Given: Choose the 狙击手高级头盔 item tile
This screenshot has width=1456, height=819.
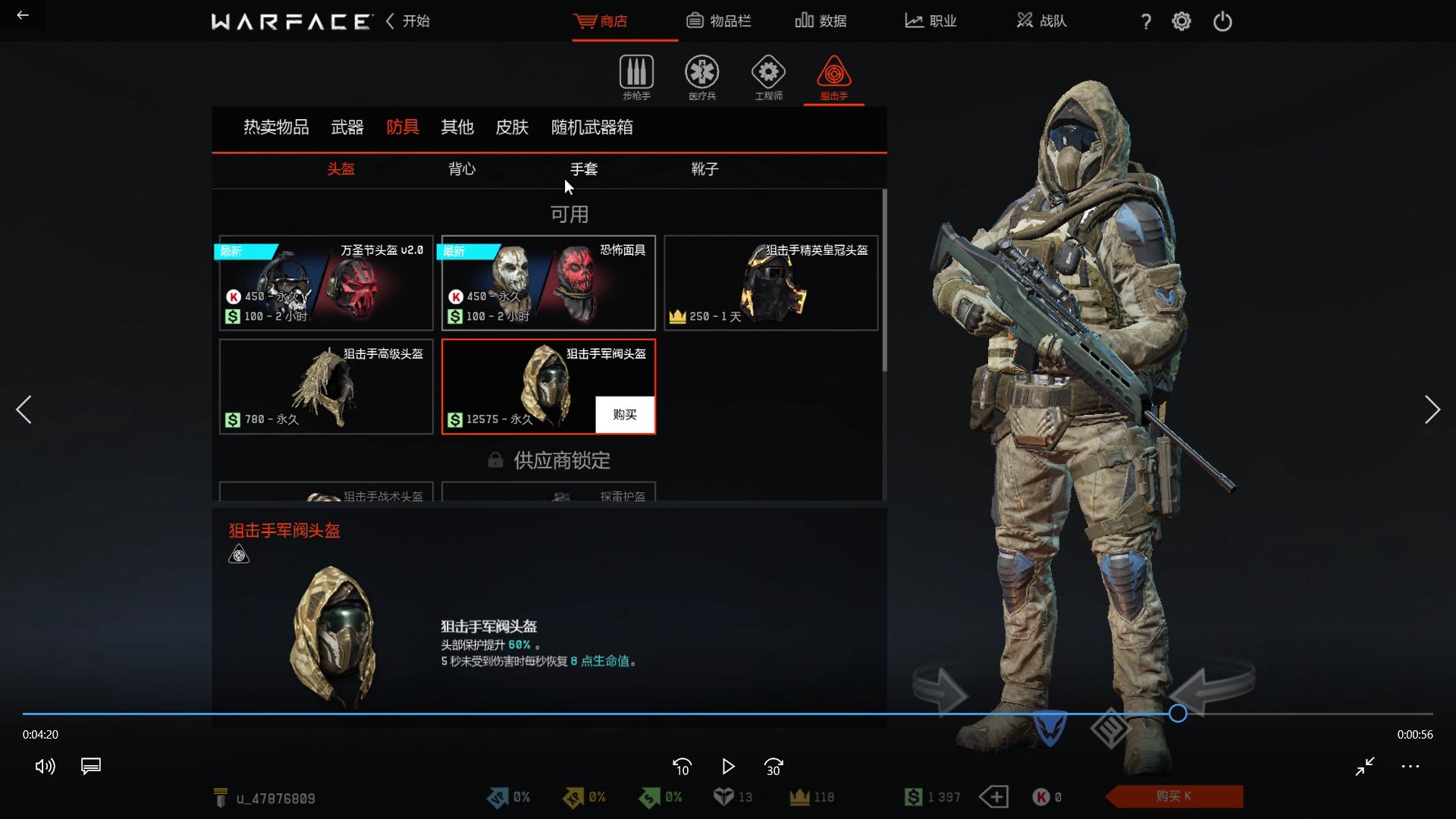Looking at the screenshot, I should 326,387.
